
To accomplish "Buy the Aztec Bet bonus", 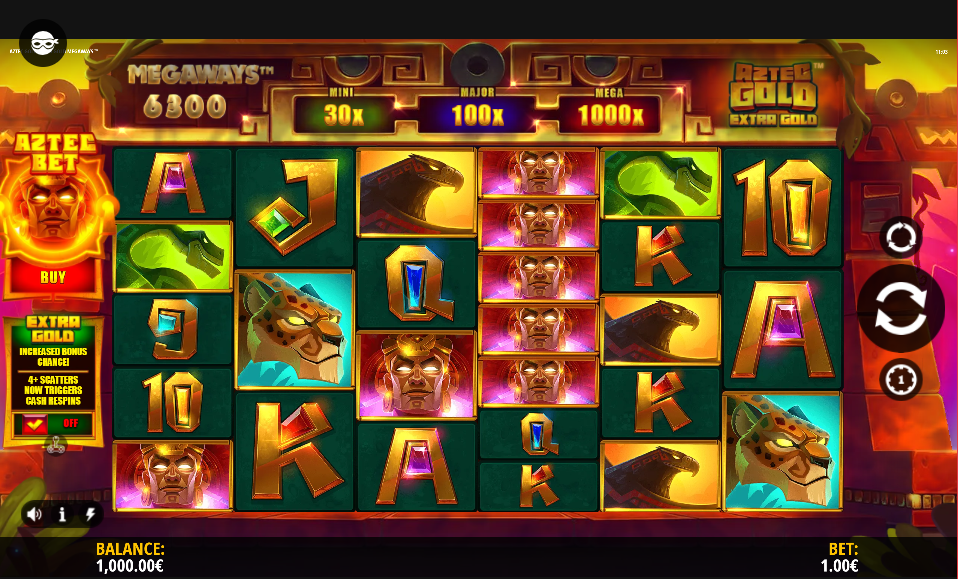I will coord(52,277).
